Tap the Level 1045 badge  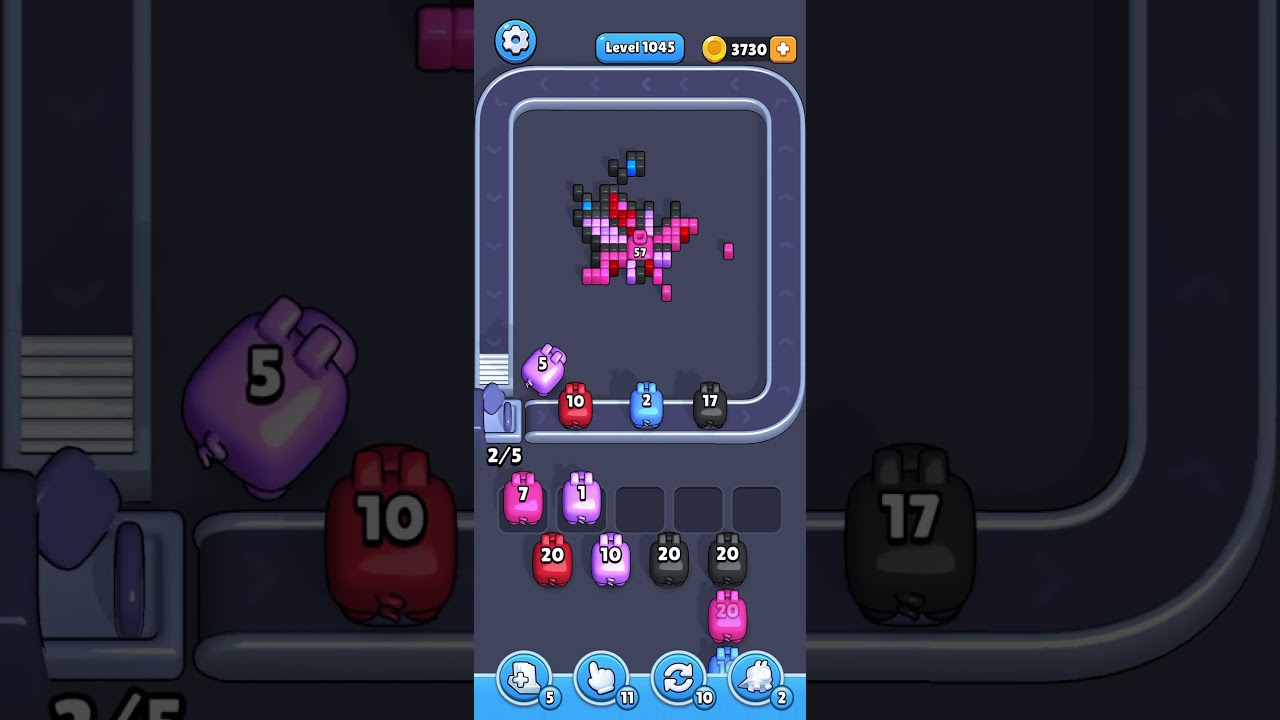click(x=640, y=47)
